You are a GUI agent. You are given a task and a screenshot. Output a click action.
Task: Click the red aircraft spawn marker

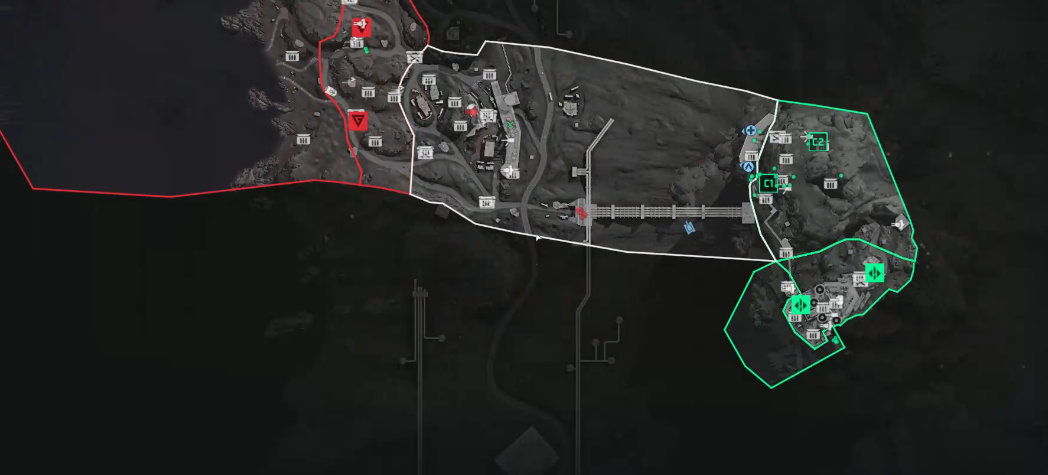coord(361,26)
